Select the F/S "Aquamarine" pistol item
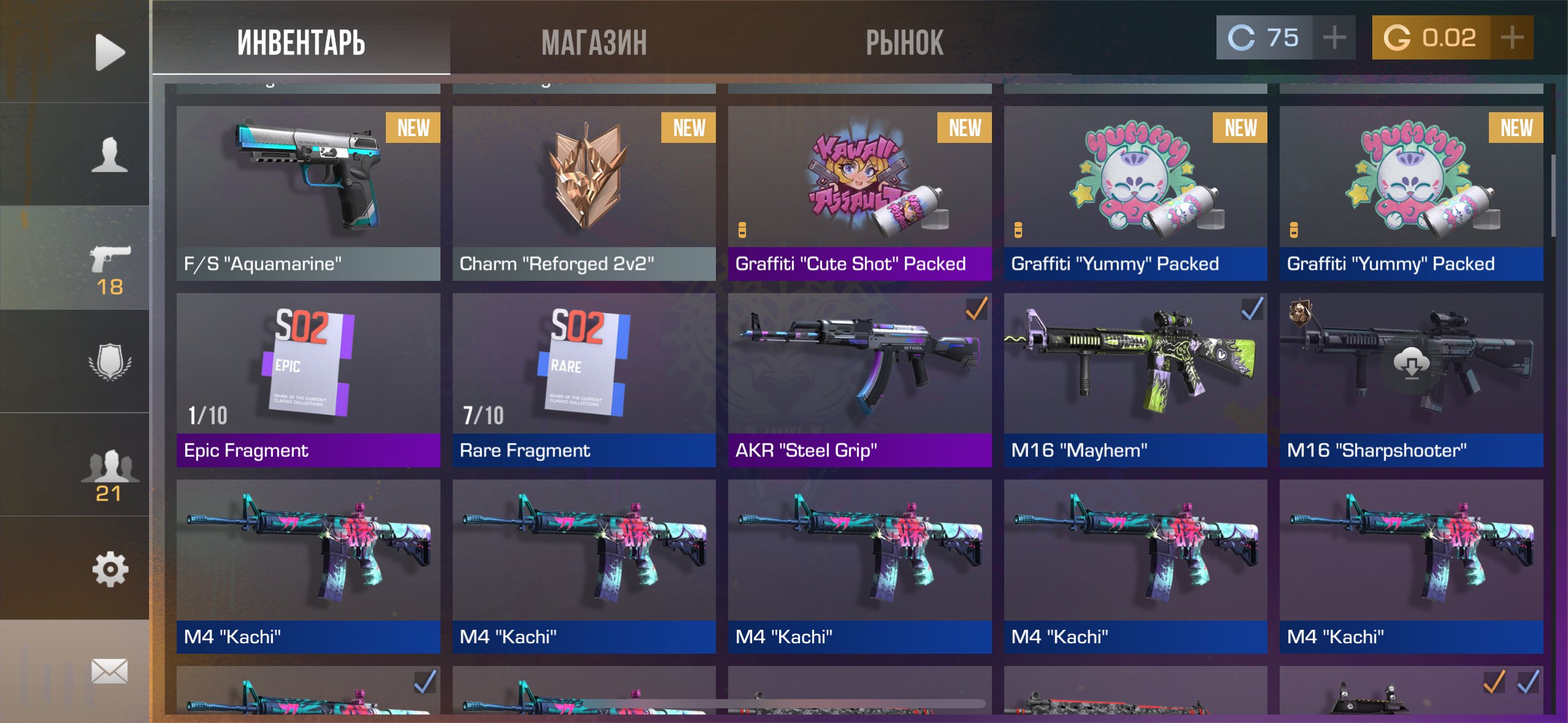Image resolution: width=1568 pixels, height=723 pixels. click(308, 193)
